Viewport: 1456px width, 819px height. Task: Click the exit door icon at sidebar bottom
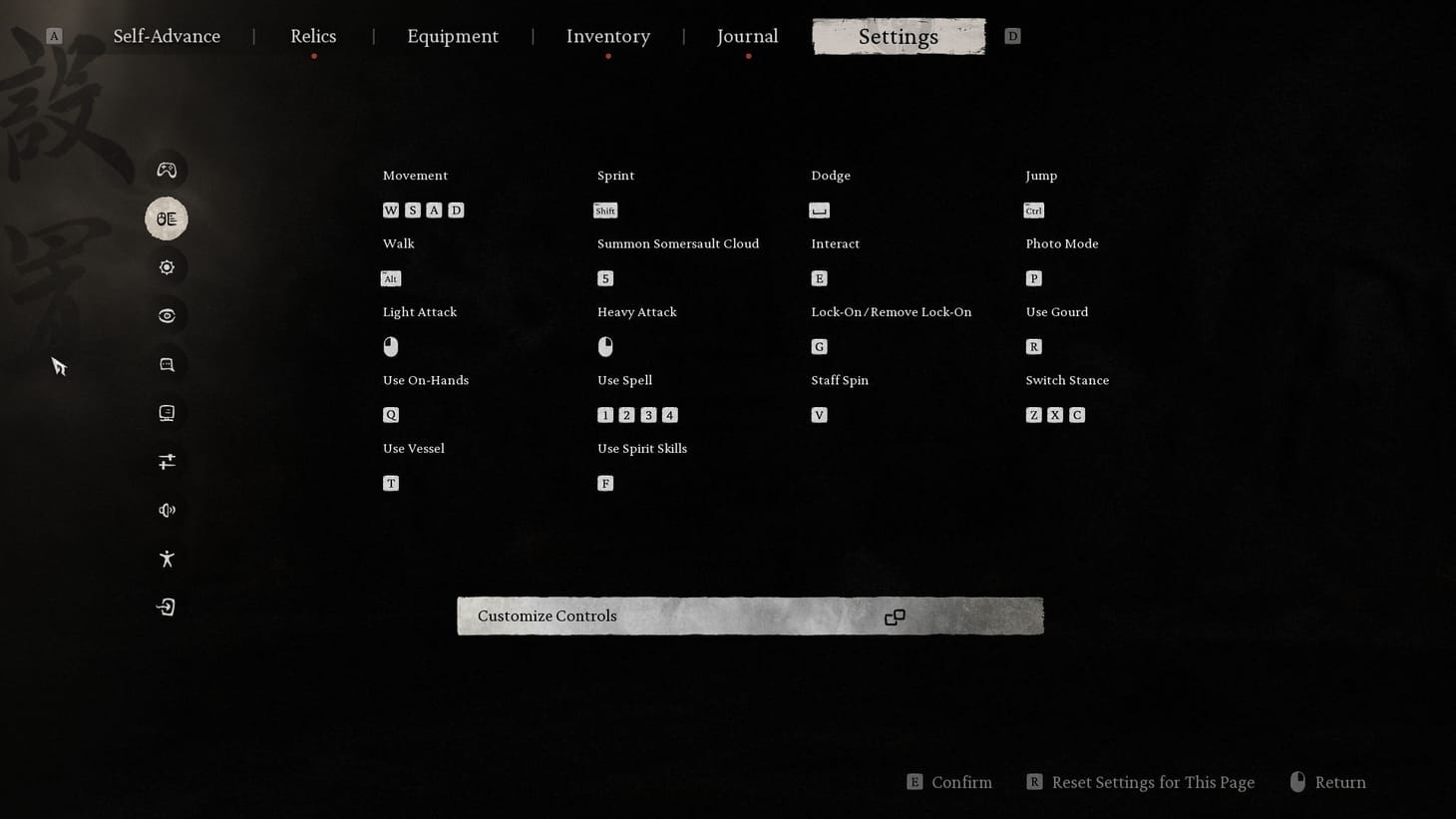(x=166, y=606)
